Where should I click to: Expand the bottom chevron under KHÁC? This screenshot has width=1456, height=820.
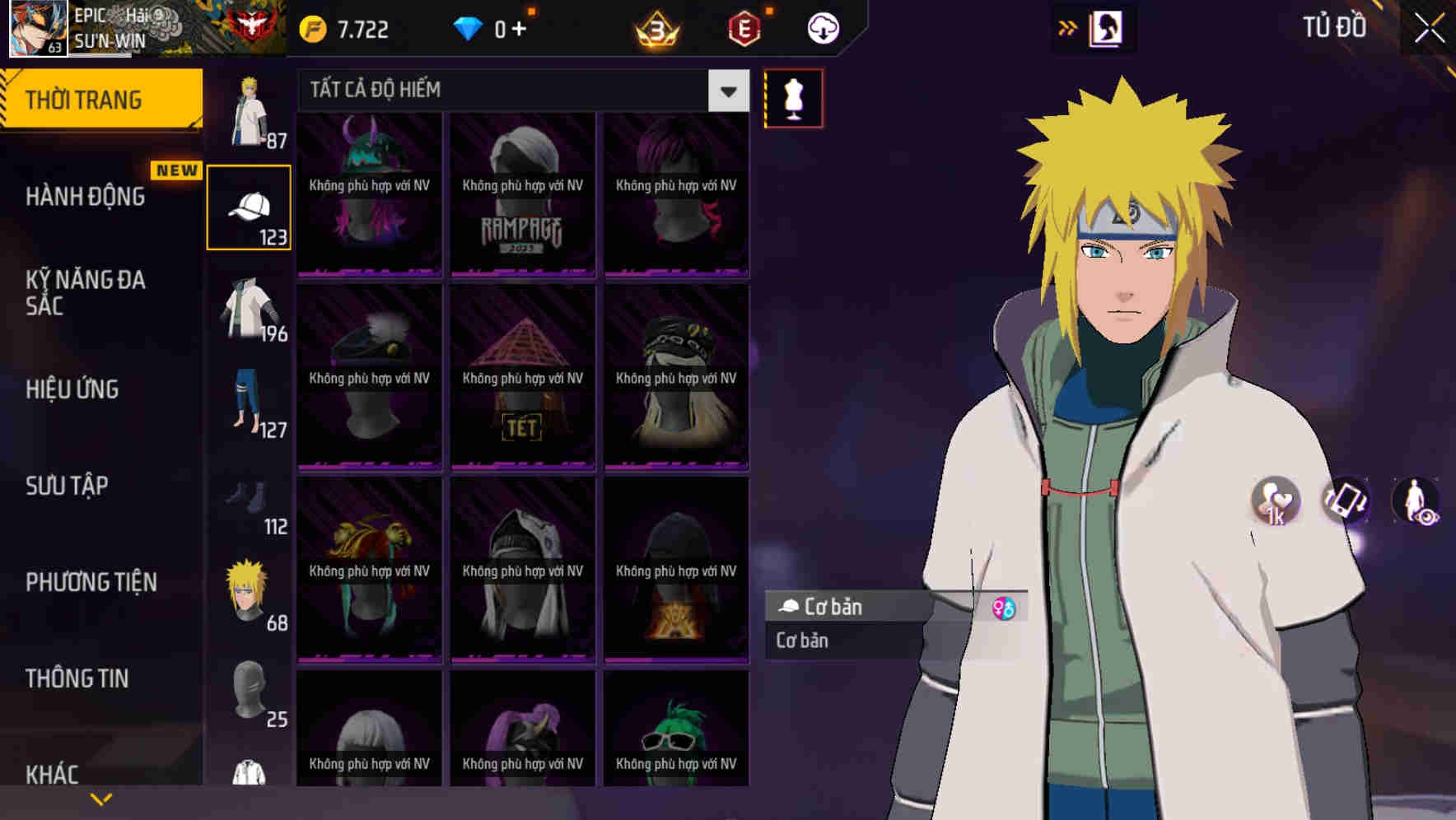[x=101, y=797]
